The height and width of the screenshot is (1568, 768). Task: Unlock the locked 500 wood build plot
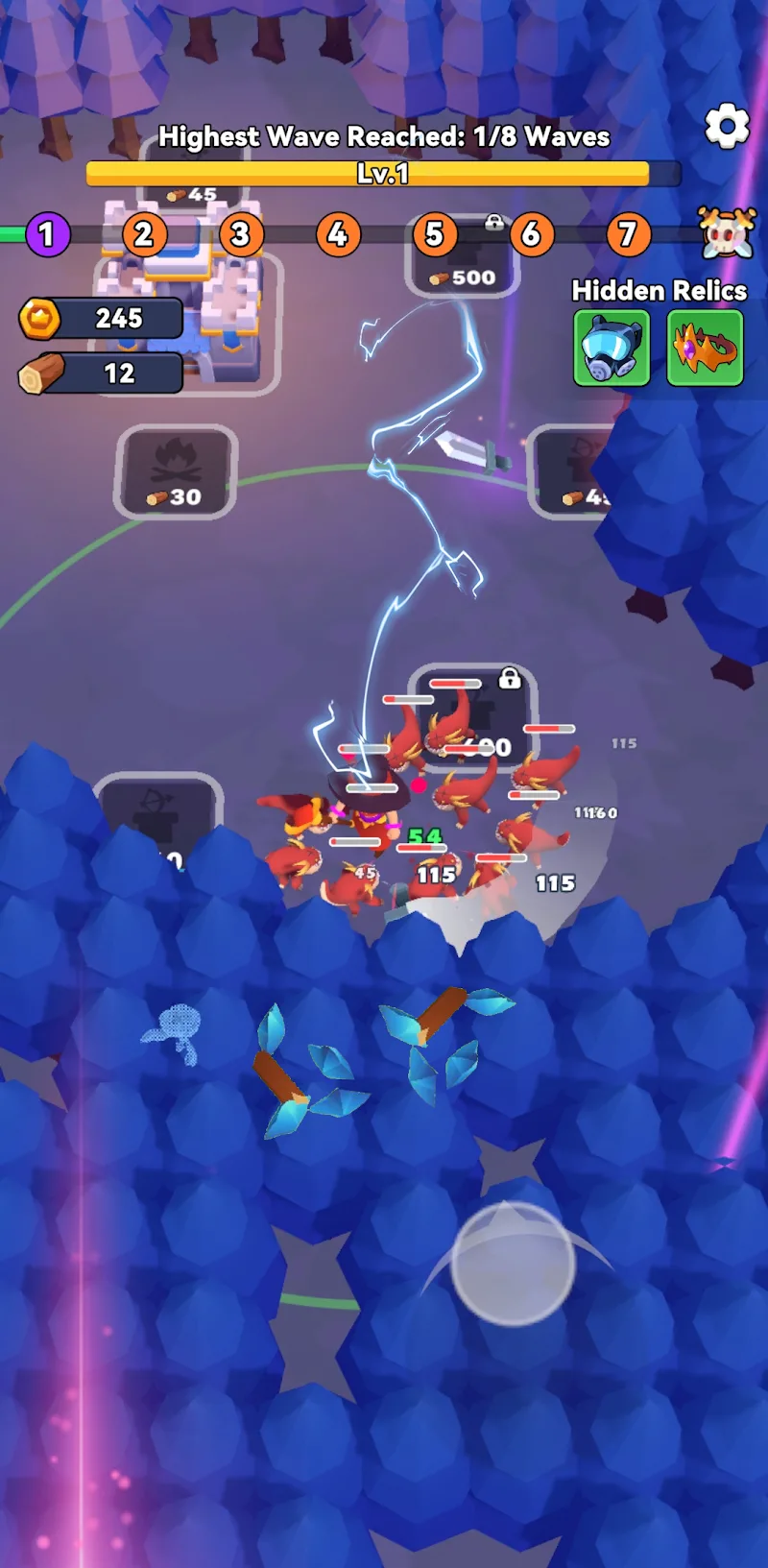point(463,257)
